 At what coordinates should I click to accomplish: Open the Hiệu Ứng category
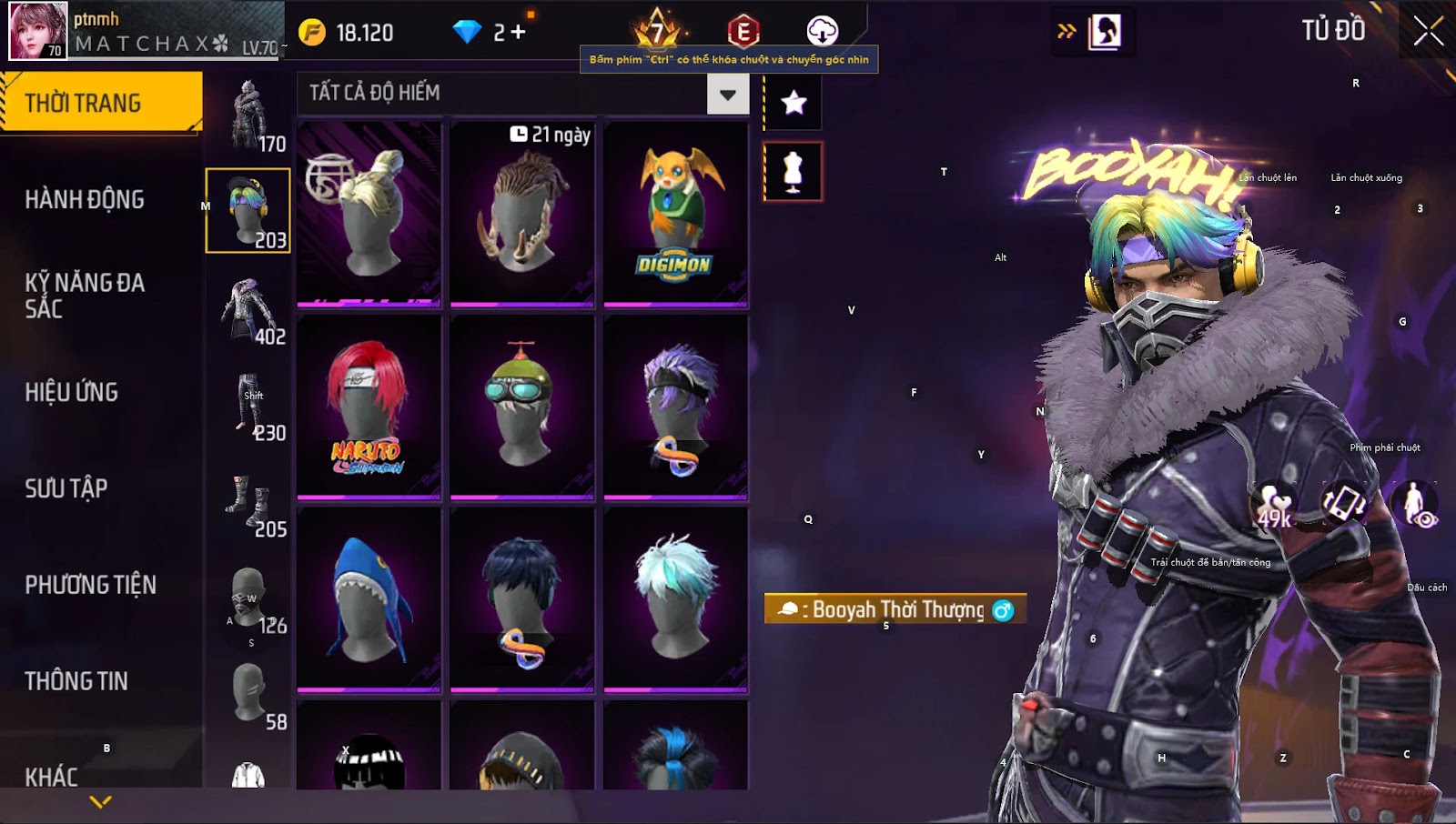point(72,392)
